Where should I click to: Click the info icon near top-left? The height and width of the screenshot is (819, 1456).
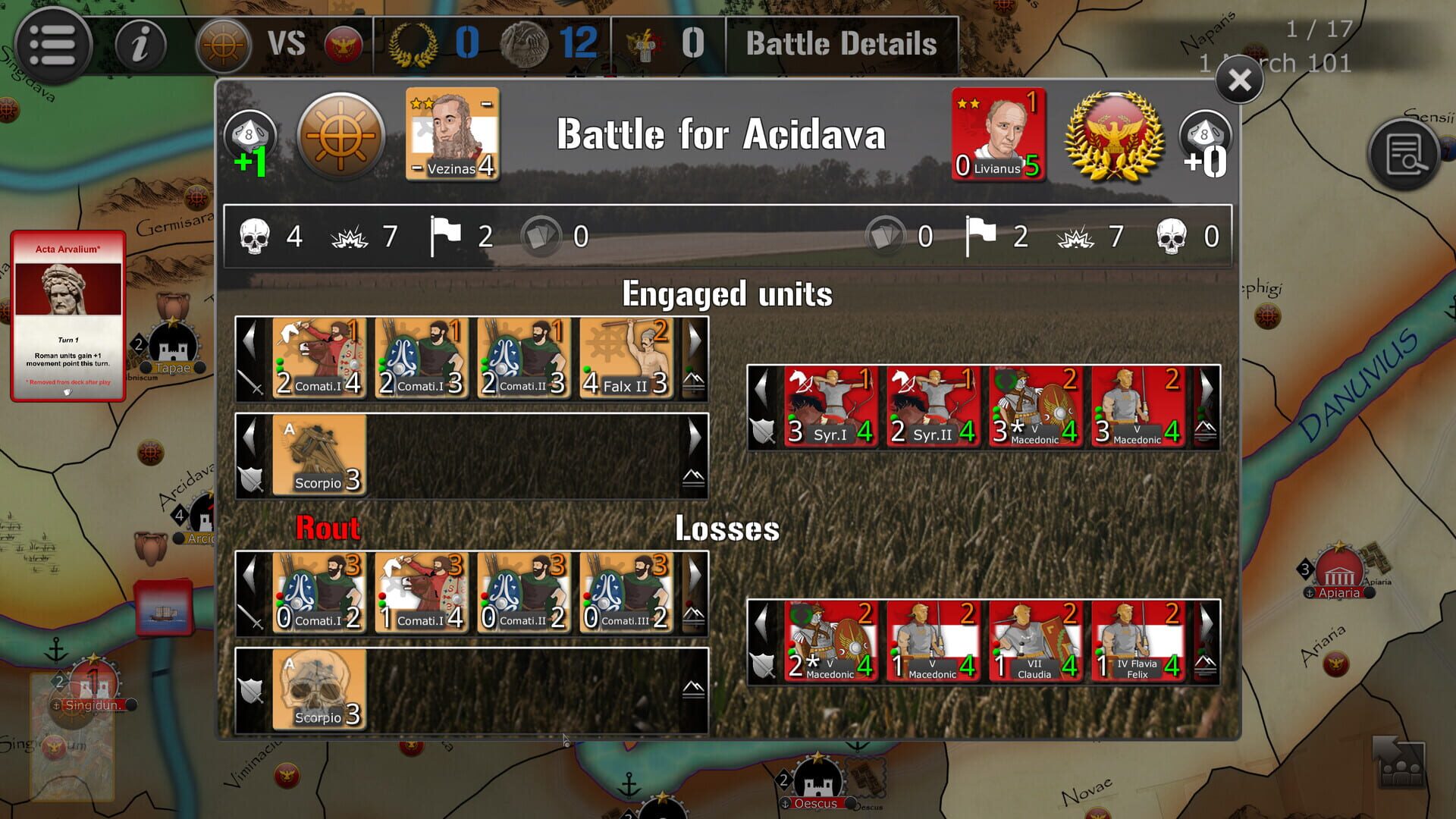(x=140, y=45)
